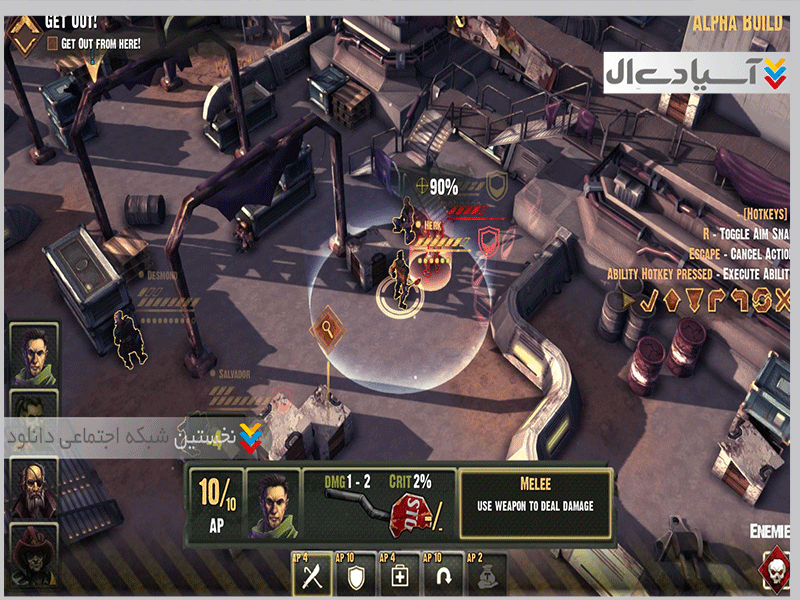Use the medkit heal ability
The width and height of the screenshot is (800, 600).
pyautogui.click(x=399, y=574)
